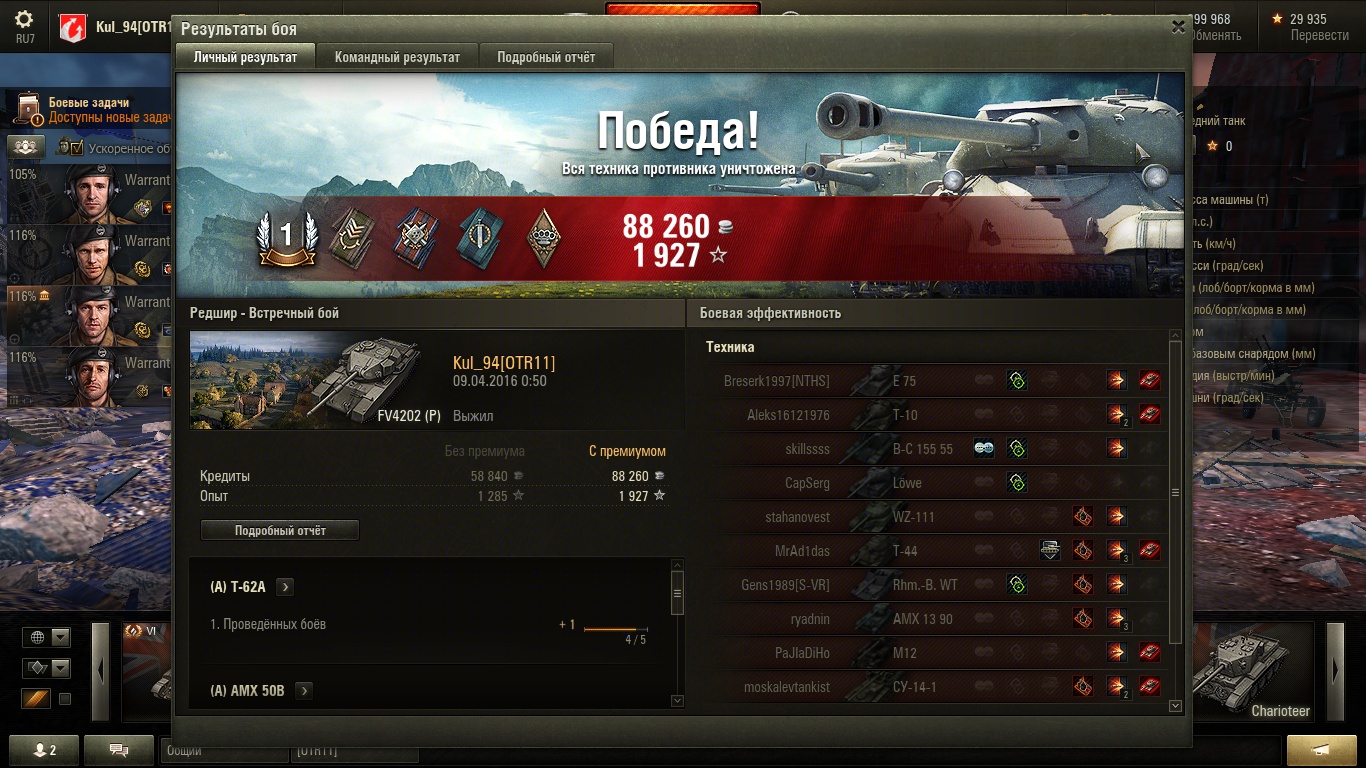The image size is (1366, 768).
Task: Expand the AMX 50B mission arrow
Action: (x=303, y=690)
